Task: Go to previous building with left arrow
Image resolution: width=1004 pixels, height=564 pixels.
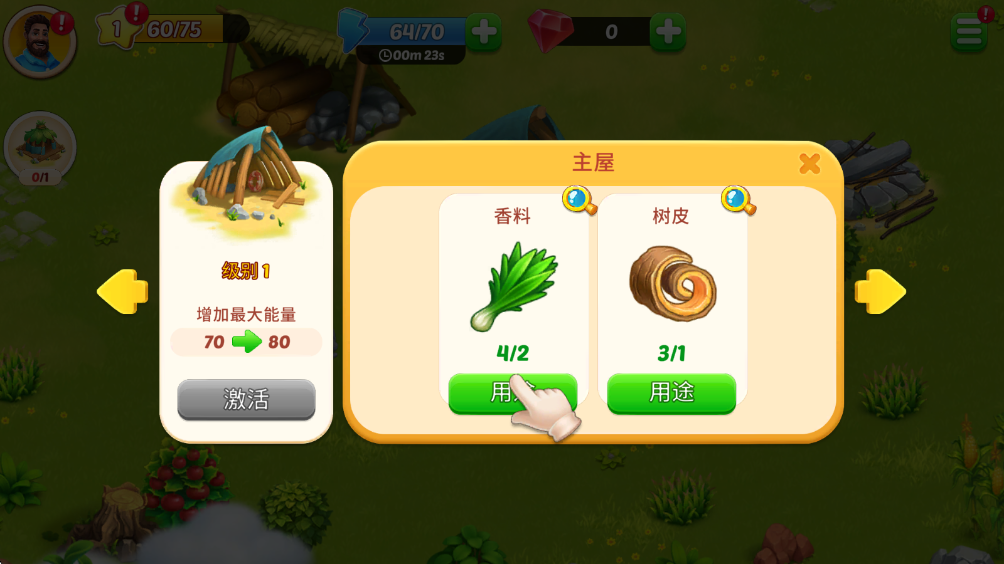Action: point(122,292)
